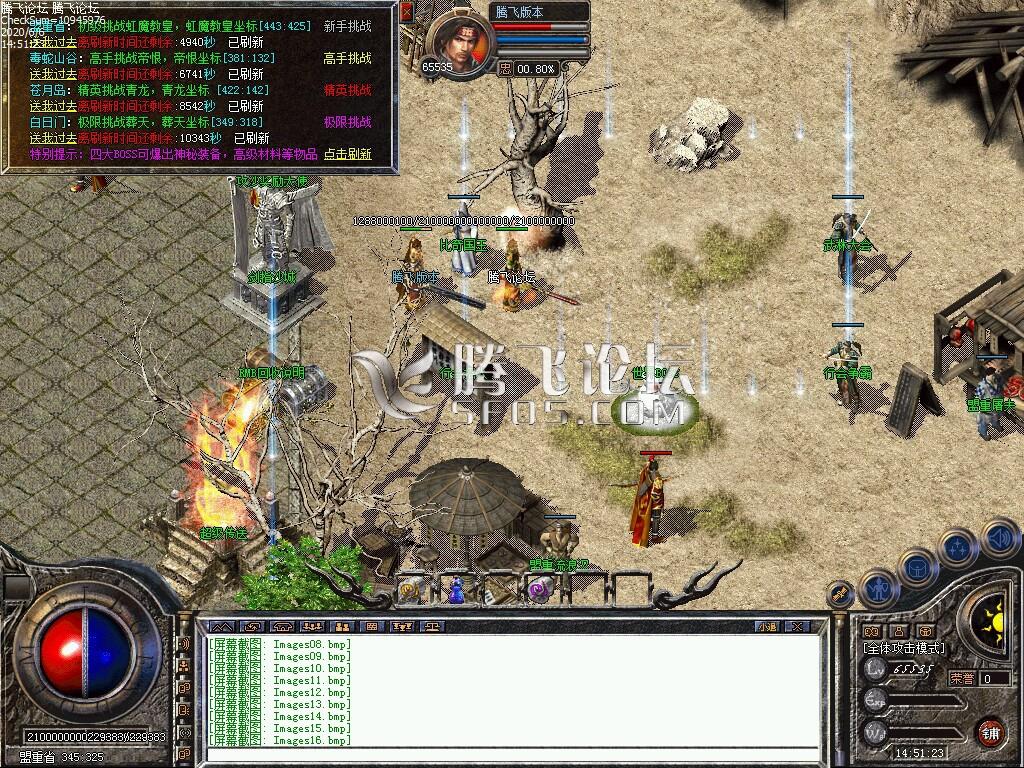
Task: Close the boss challenge info panel
Action: point(406,12)
